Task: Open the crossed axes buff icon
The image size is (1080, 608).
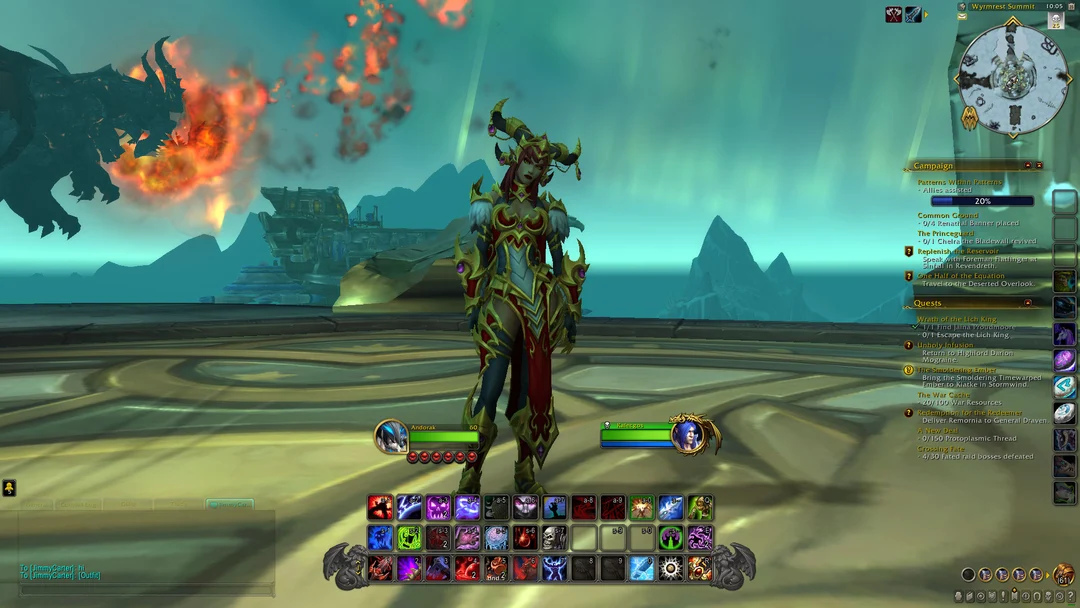Action: pos(894,14)
